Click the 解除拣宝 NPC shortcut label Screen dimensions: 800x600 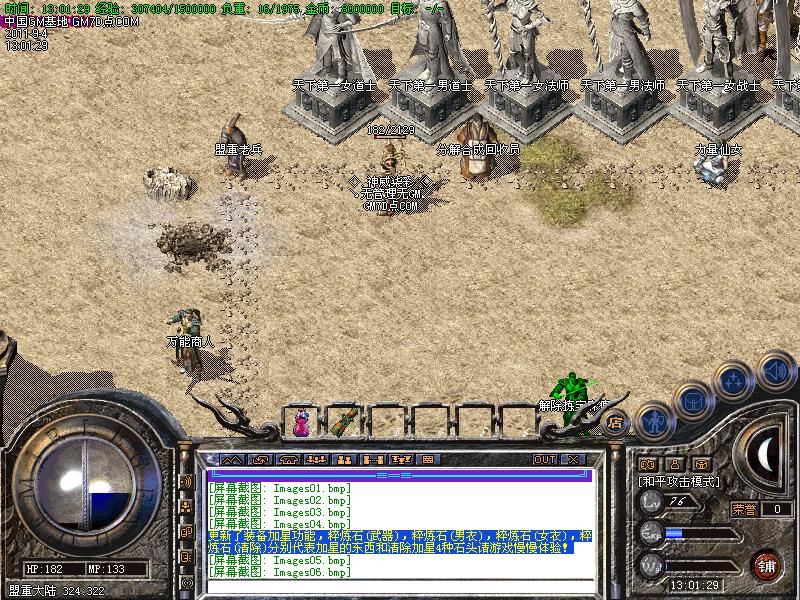(x=572, y=406)
